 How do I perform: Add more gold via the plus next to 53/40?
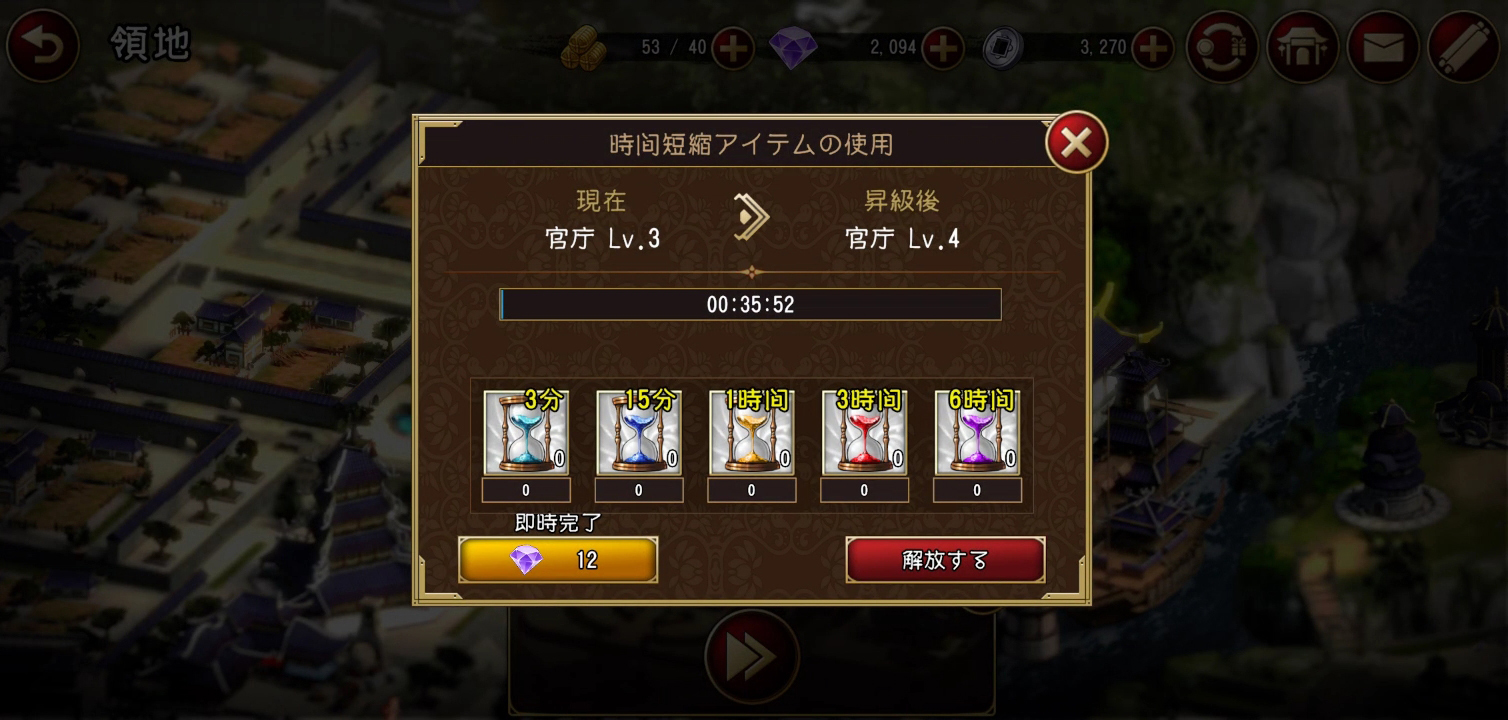point(731,47)
